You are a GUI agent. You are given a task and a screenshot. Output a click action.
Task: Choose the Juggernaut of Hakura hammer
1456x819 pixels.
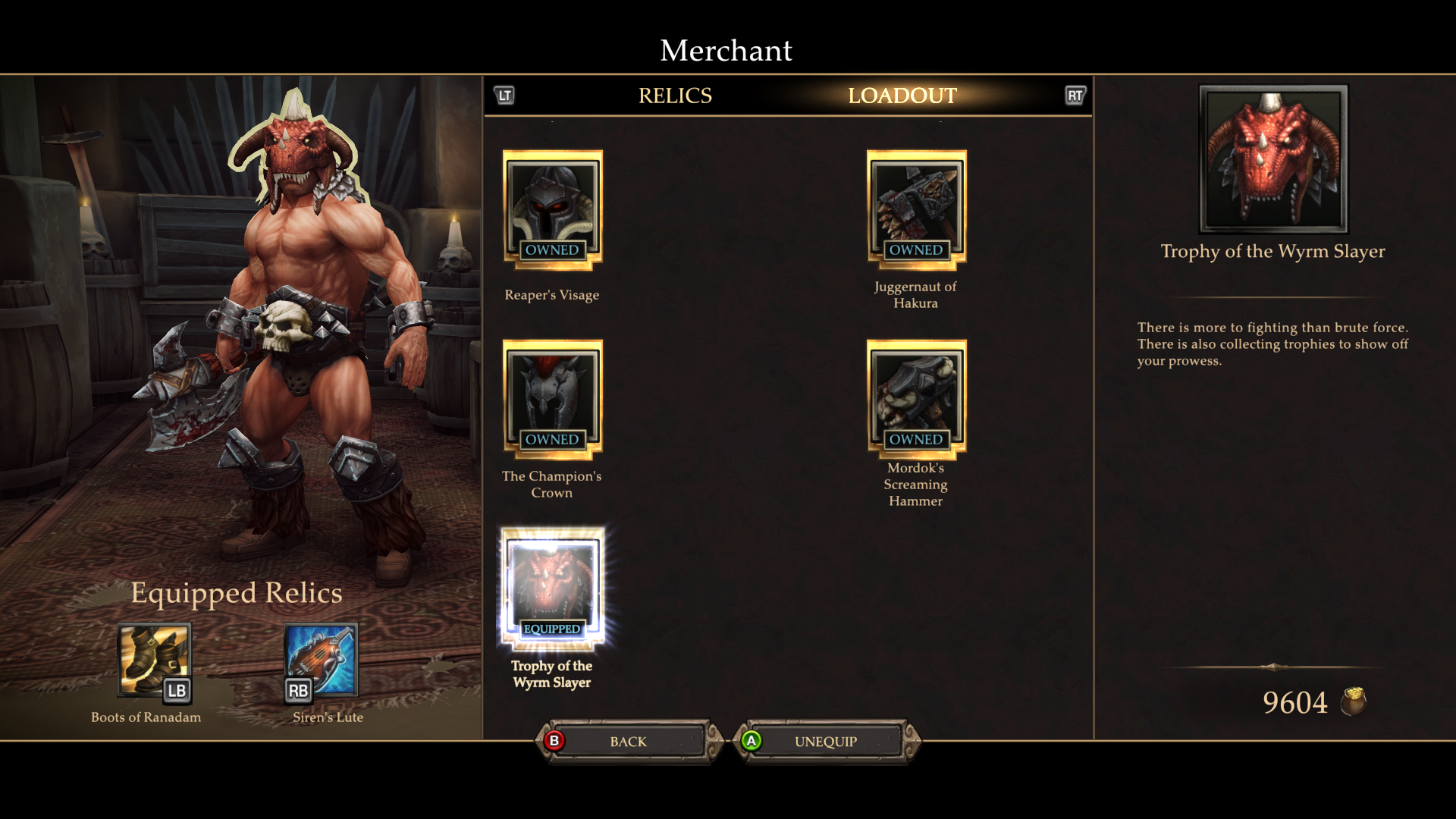pos(916,210)
